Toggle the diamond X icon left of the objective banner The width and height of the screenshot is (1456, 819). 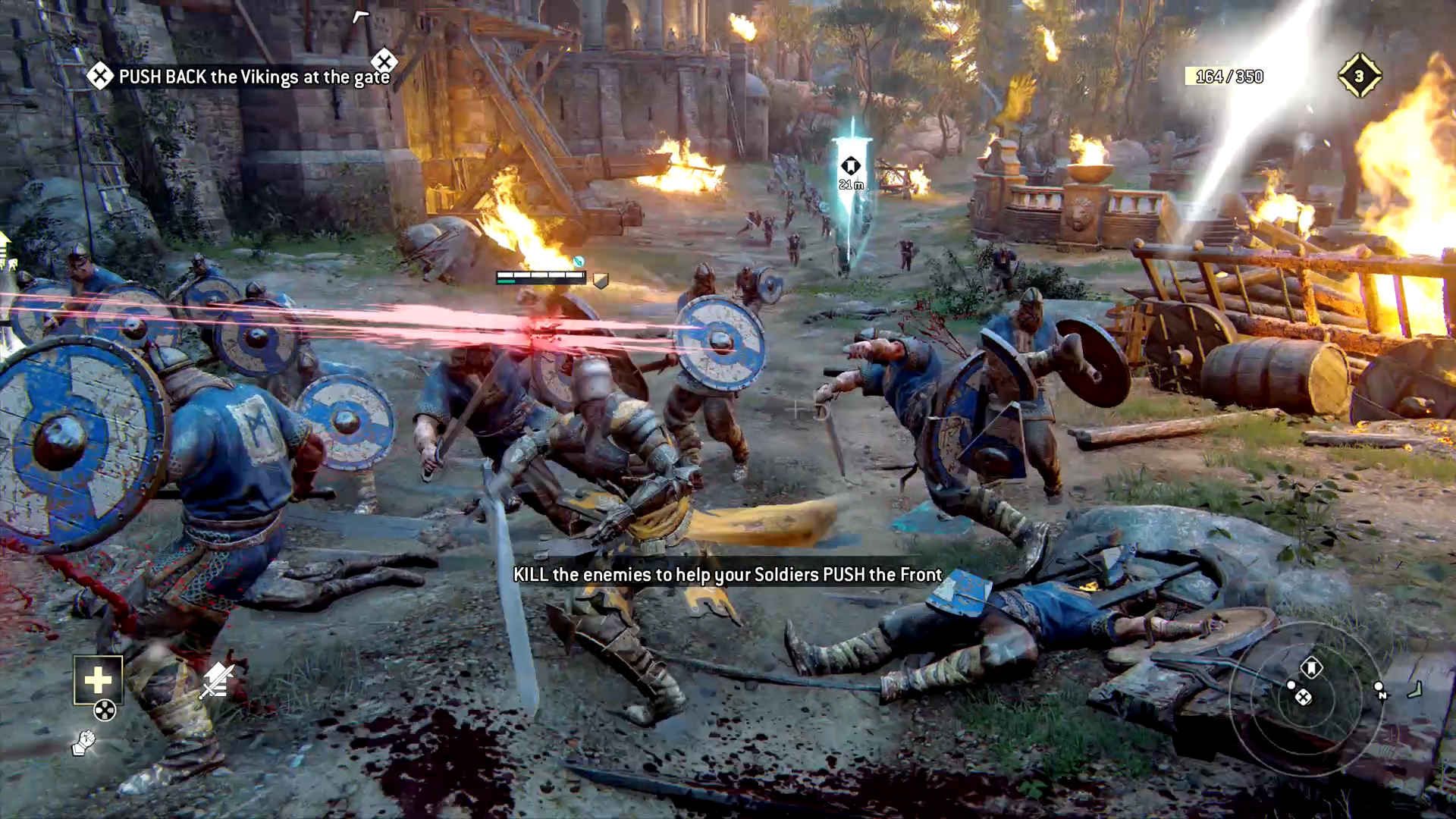point(99,75)
